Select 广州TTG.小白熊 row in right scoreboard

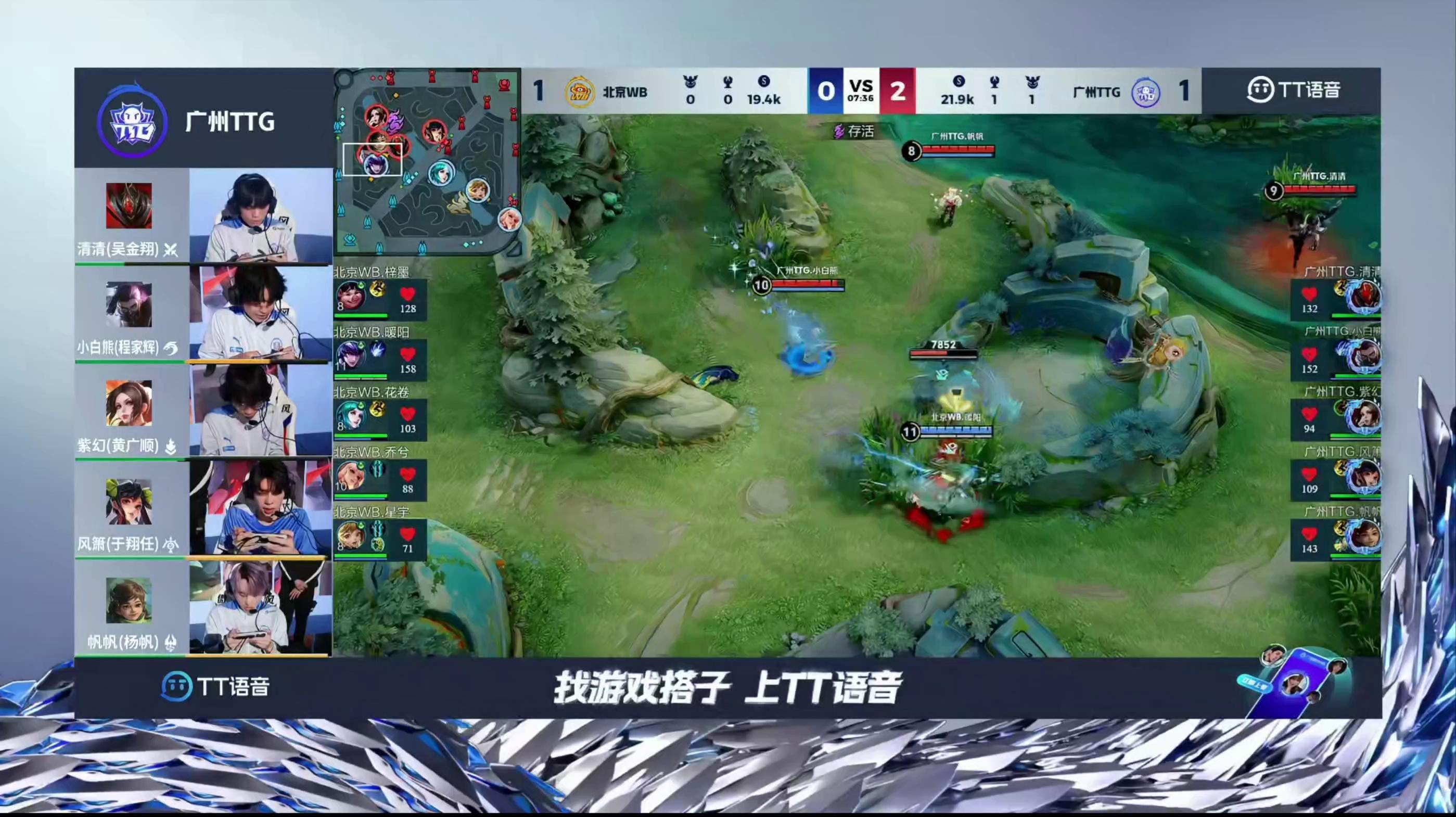coord(1336,359)
